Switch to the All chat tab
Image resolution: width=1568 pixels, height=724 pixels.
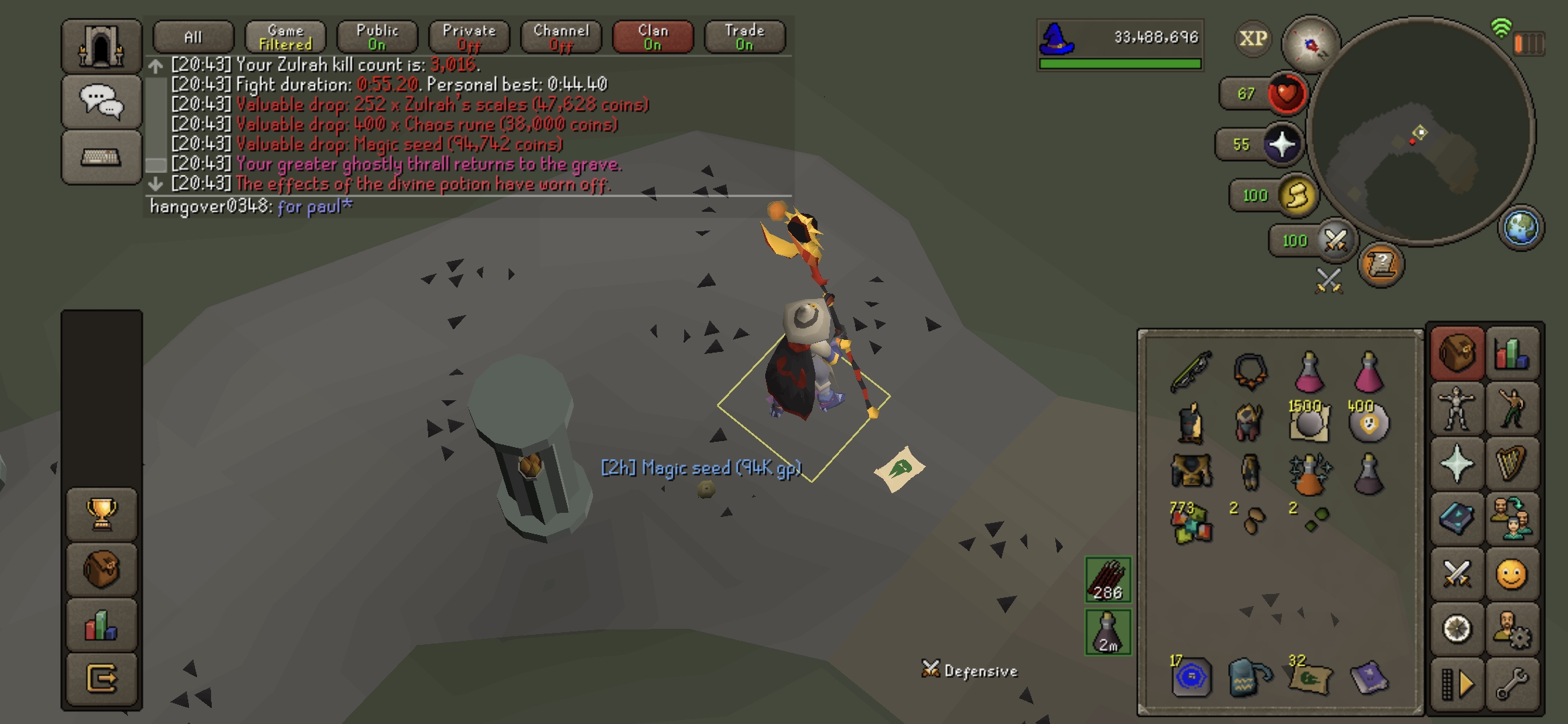[193, 38]
